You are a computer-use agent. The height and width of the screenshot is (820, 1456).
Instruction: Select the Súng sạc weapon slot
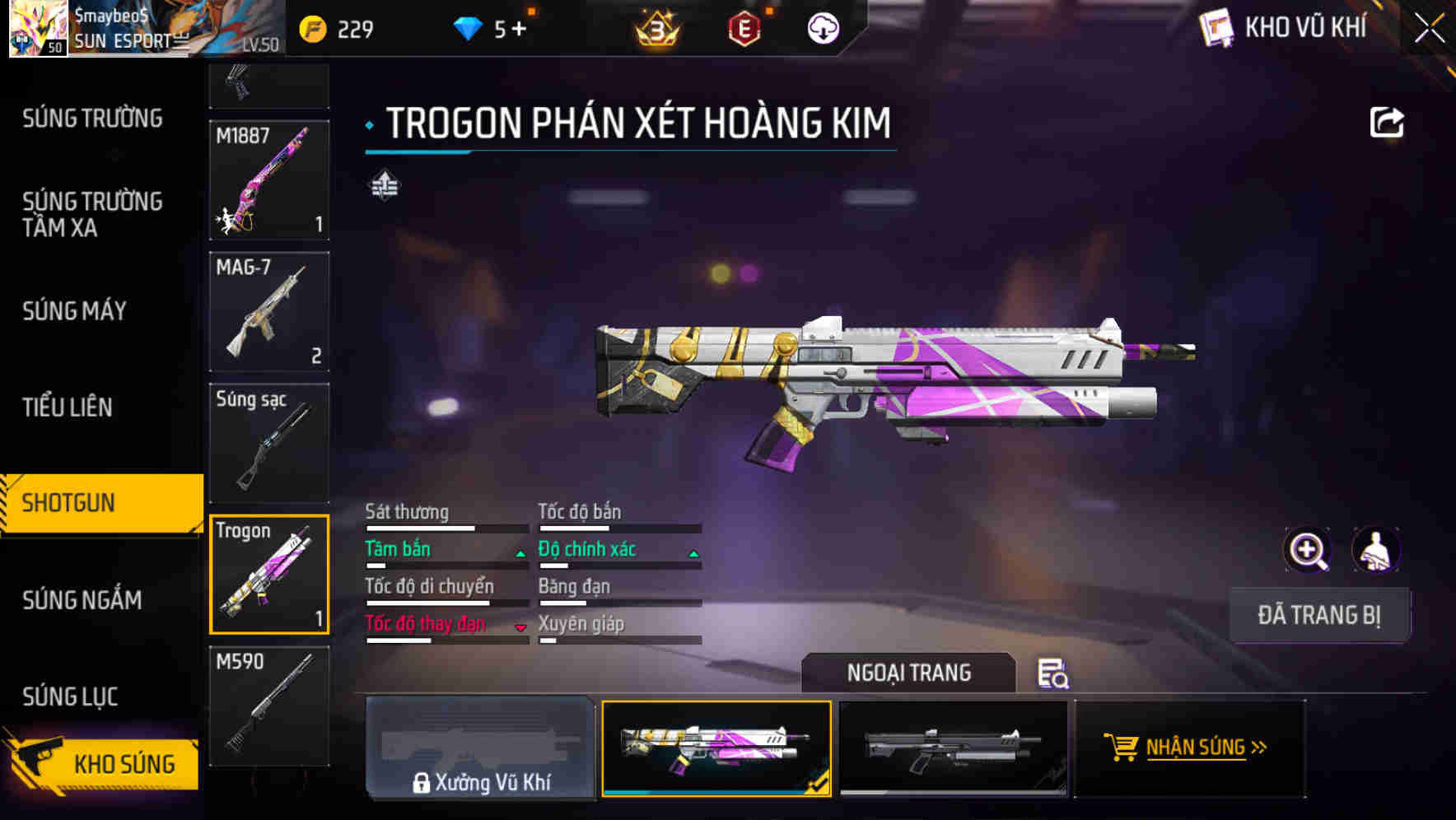click(269, 443)
